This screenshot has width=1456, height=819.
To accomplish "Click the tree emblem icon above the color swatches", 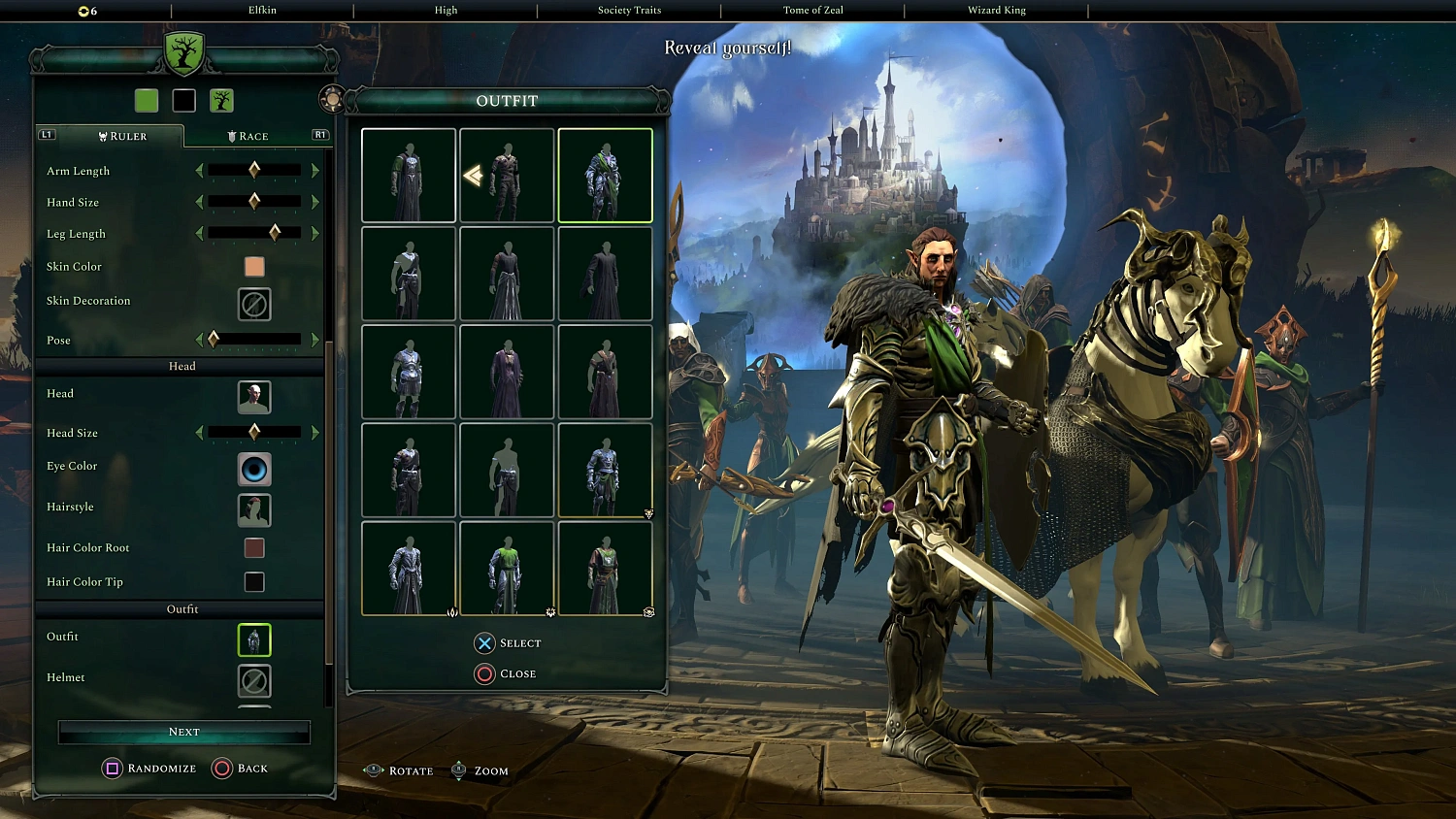I will point(221,100).
